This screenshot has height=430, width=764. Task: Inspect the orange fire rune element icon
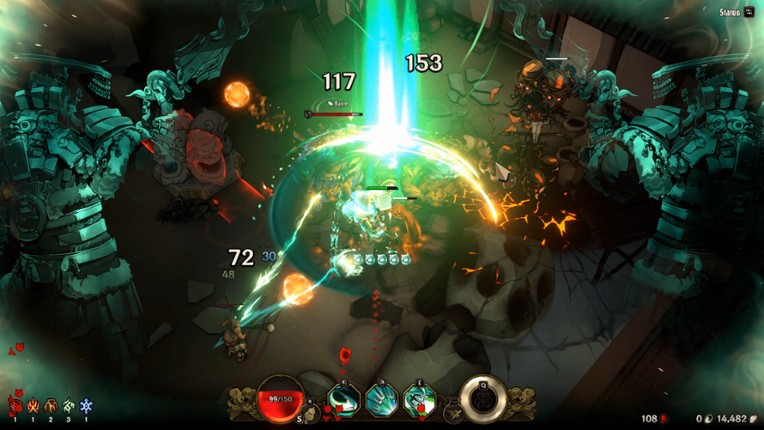(33, 406)
